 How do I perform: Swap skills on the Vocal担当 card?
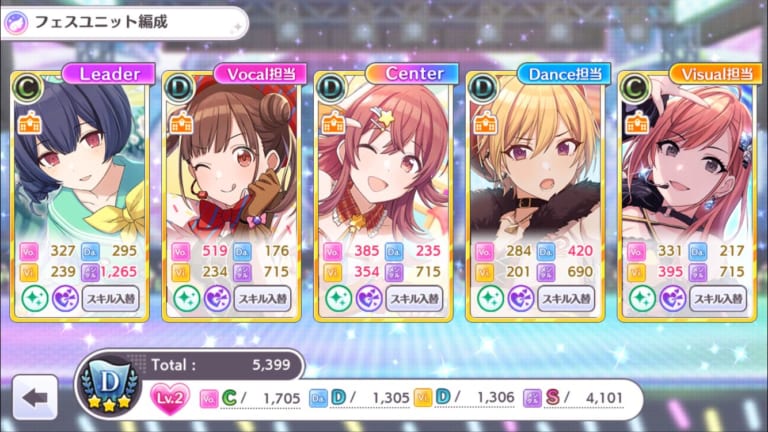click(262, 298)
